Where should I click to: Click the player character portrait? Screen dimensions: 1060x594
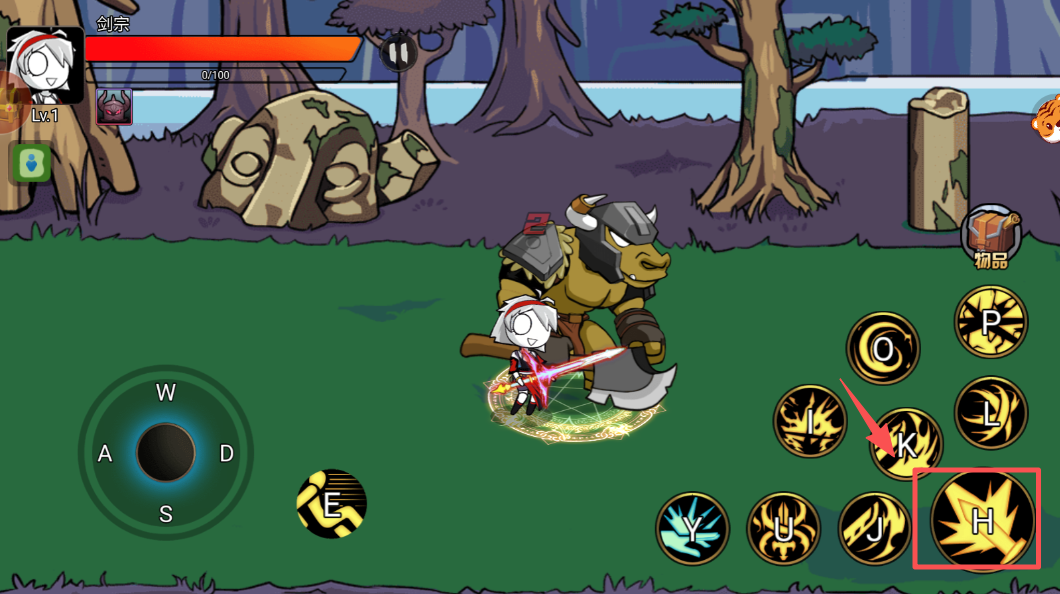point(45,63)
